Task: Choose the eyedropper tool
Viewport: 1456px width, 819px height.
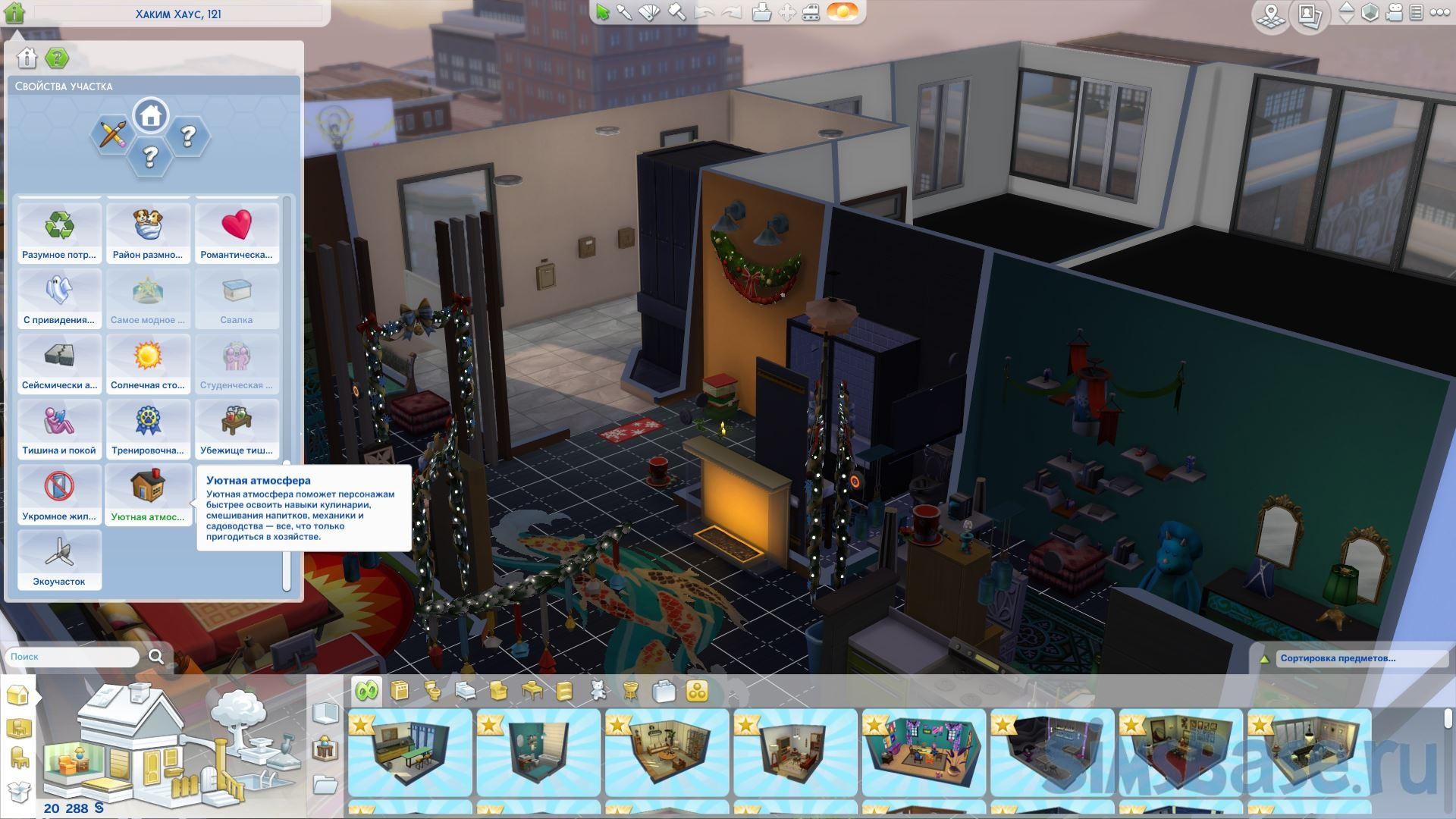Action: point(624,12)
